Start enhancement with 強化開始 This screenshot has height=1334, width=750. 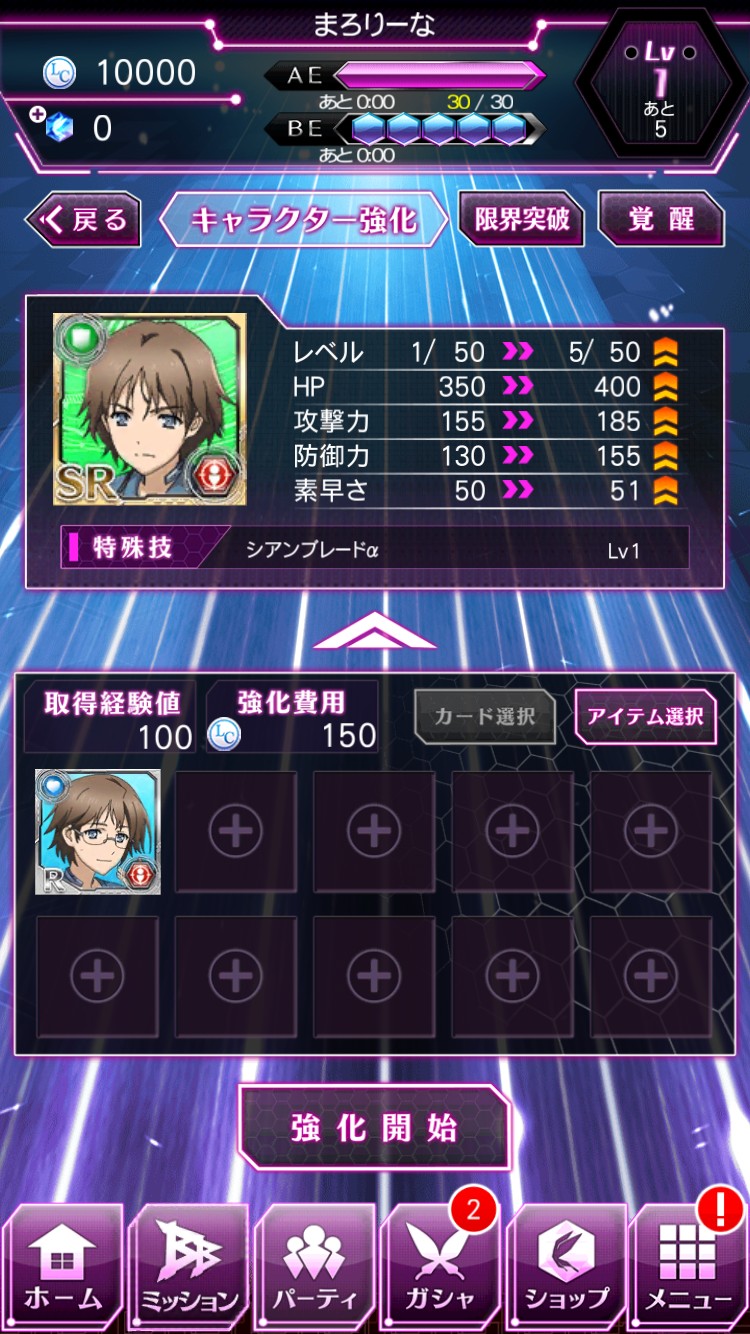375,1127
